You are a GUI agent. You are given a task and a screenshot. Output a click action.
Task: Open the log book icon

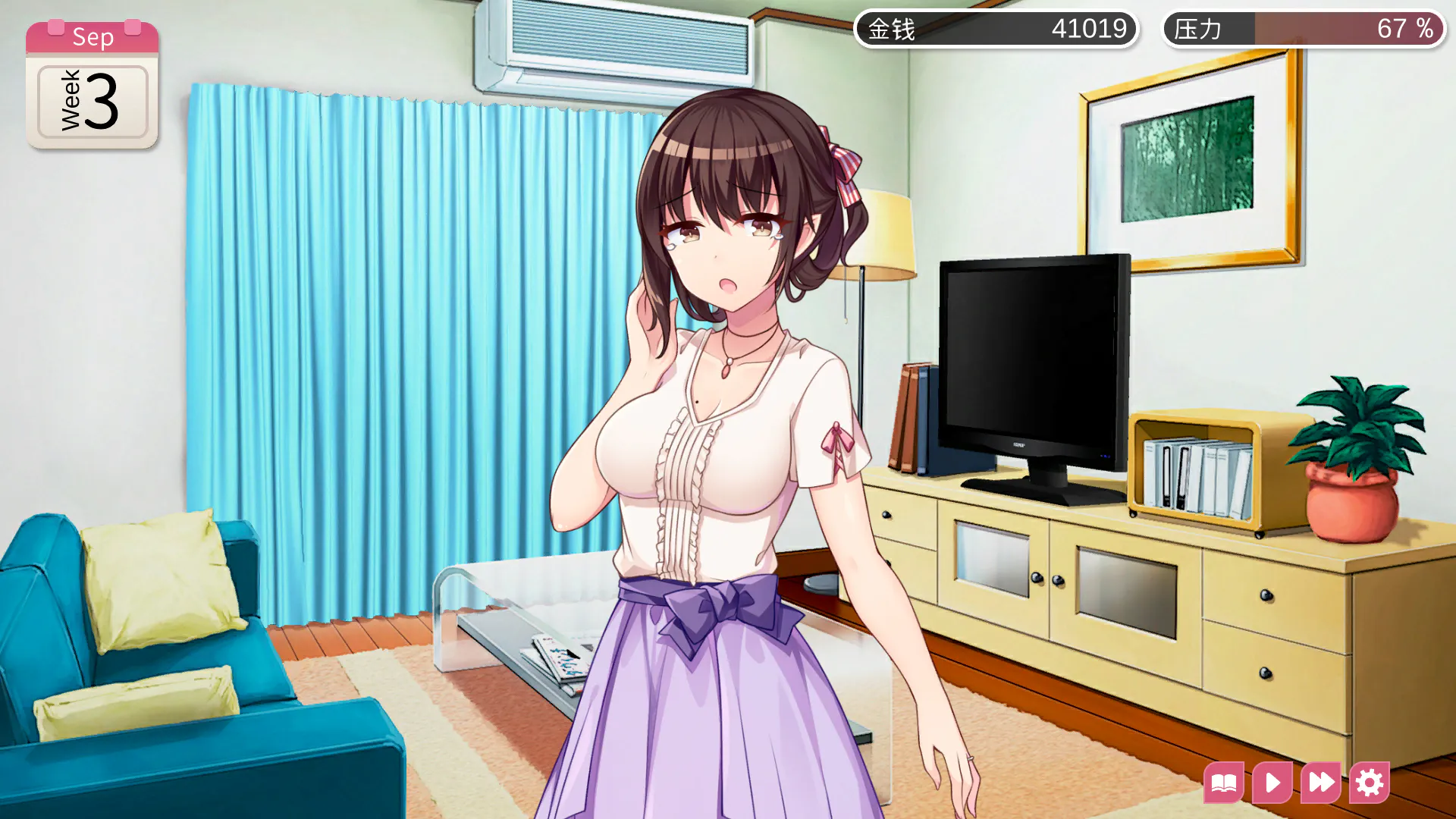coord(1224,783)
